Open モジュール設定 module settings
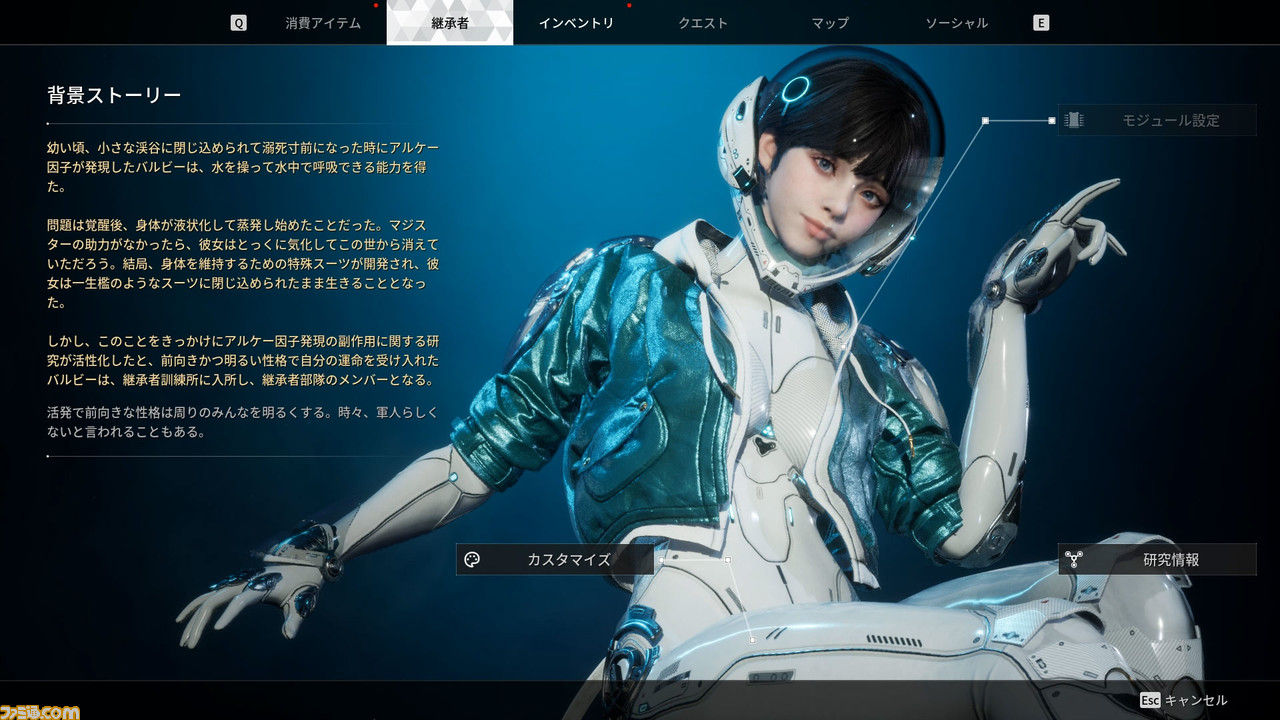Screen dimensions: 1280x720 (1157, 120)
